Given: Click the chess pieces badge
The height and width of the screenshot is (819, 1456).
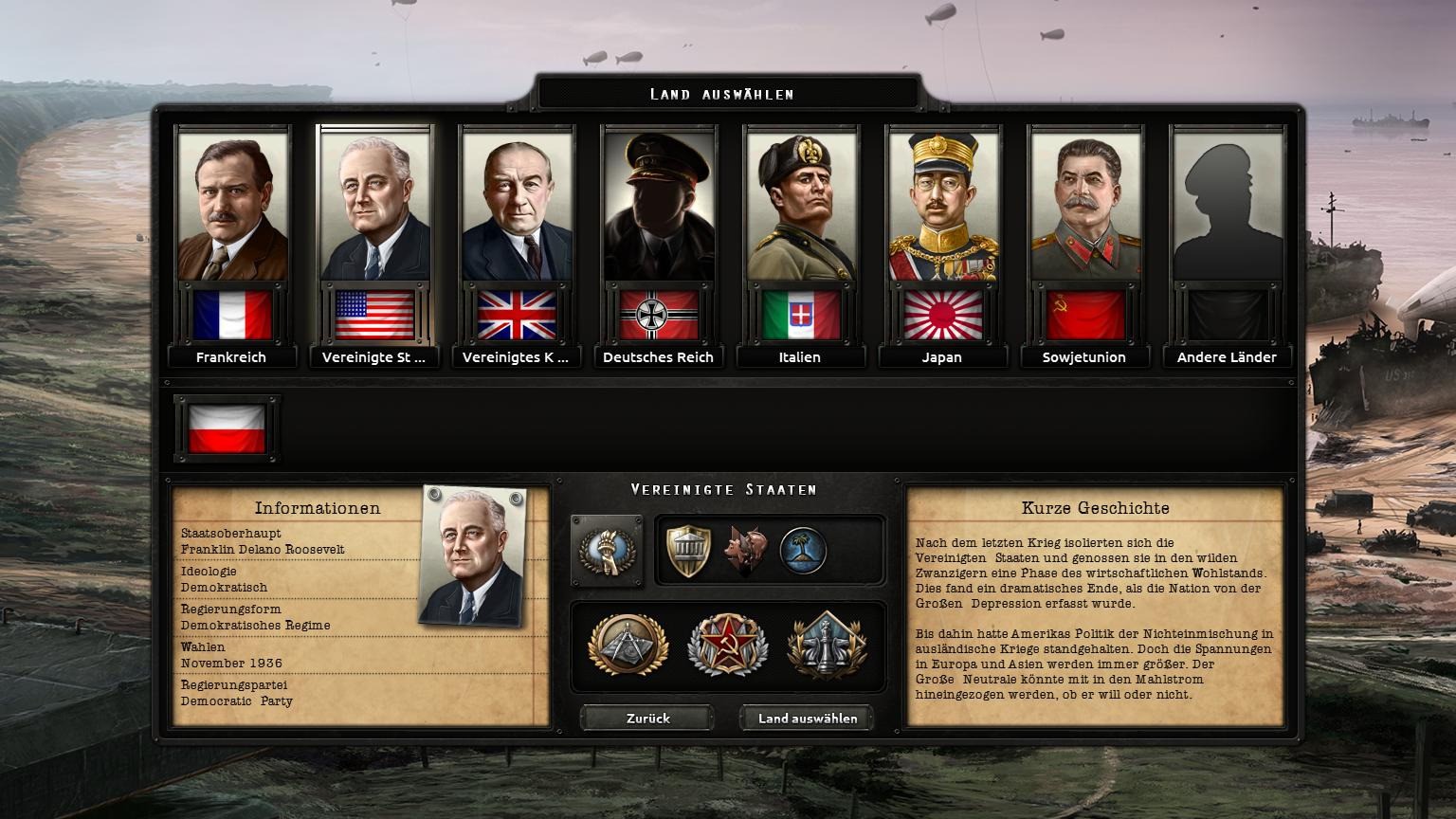Looking at the screenshot, I should click(x=827, y=646).
